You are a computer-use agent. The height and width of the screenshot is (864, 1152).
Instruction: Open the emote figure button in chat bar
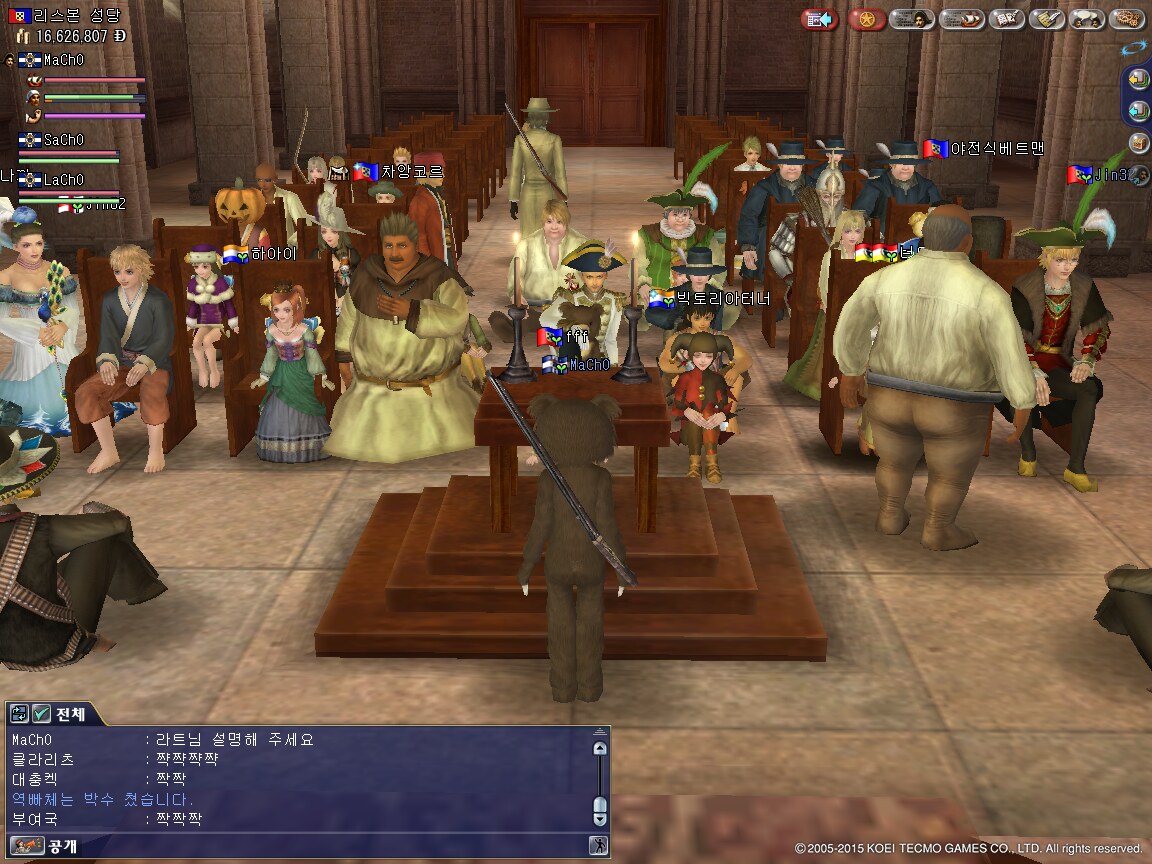pyautogui.click(x=597, y=846)
